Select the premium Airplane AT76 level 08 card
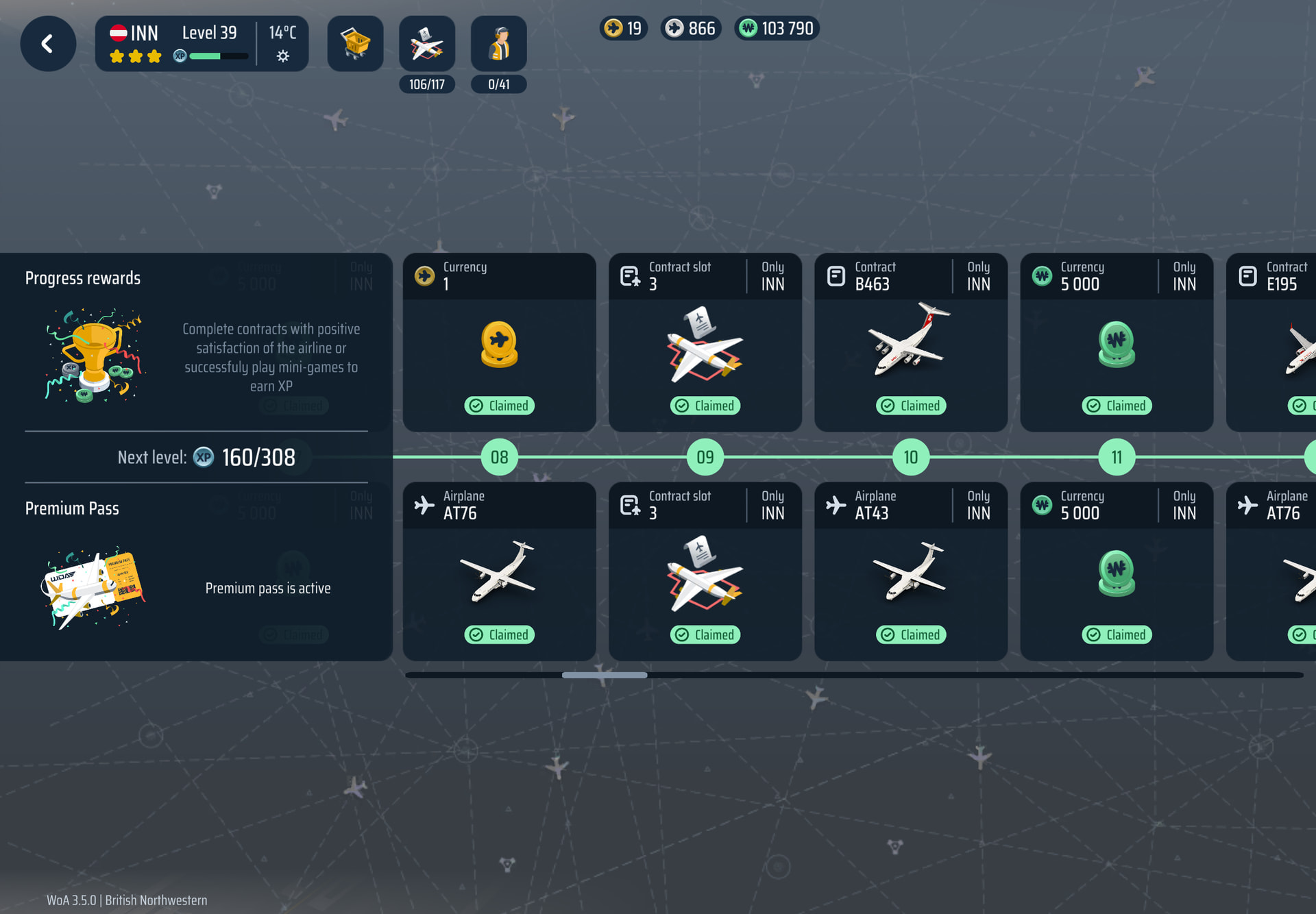 499,571
